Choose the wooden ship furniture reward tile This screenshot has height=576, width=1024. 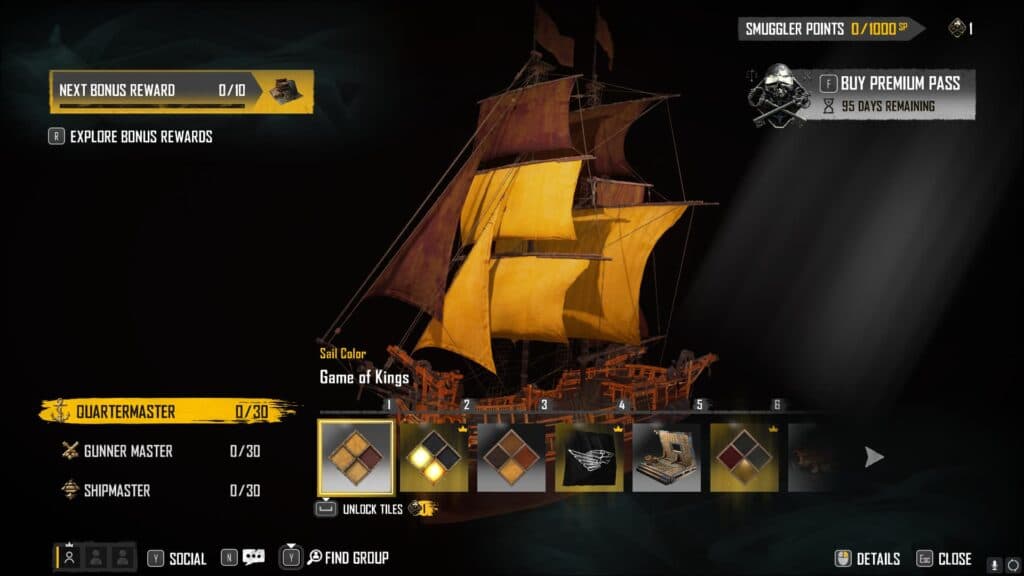[667, 458]
